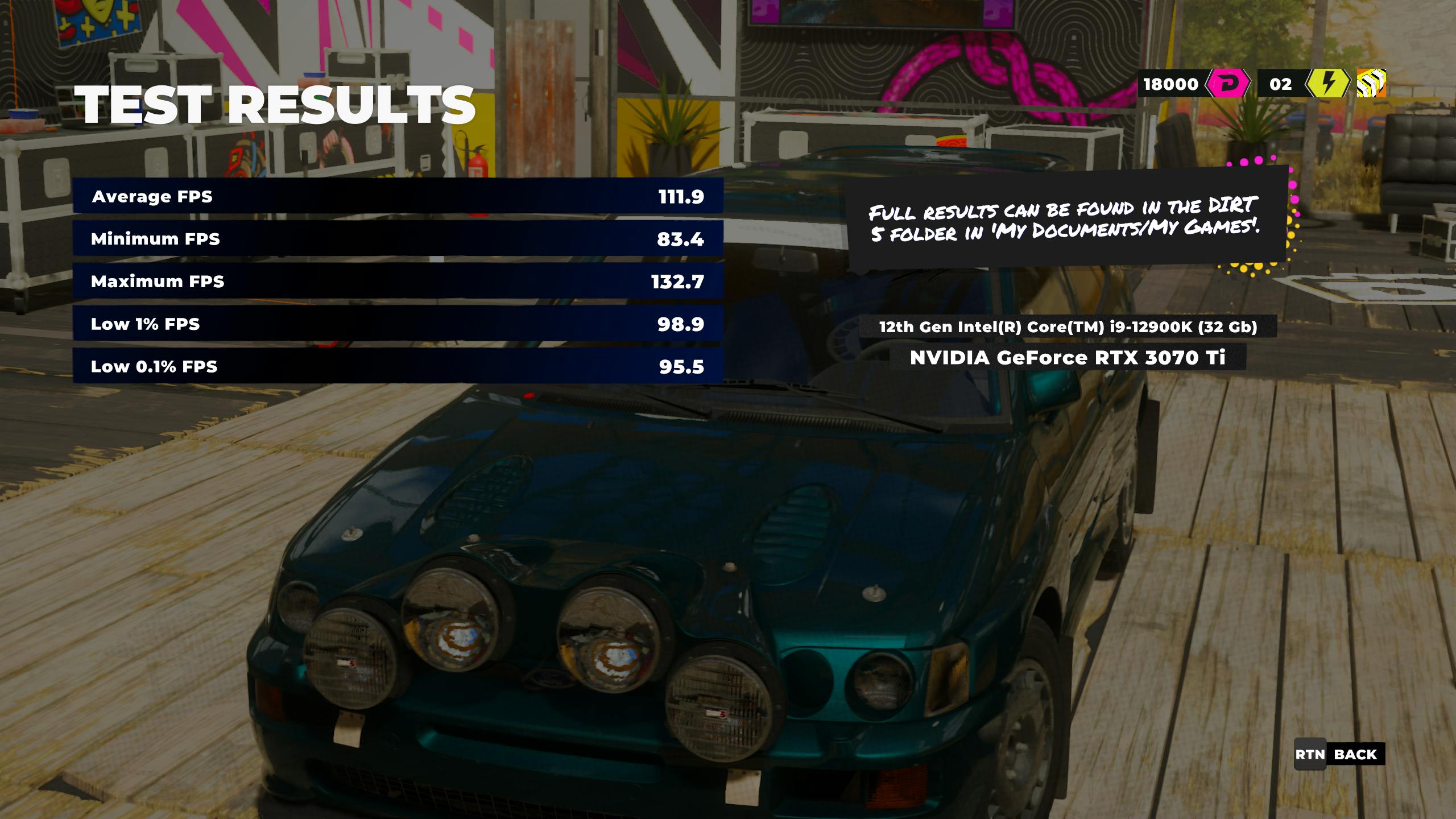
Task: Select the pink Dirt currency icon
Action: pyautogui.click(x=1227, y=84)
